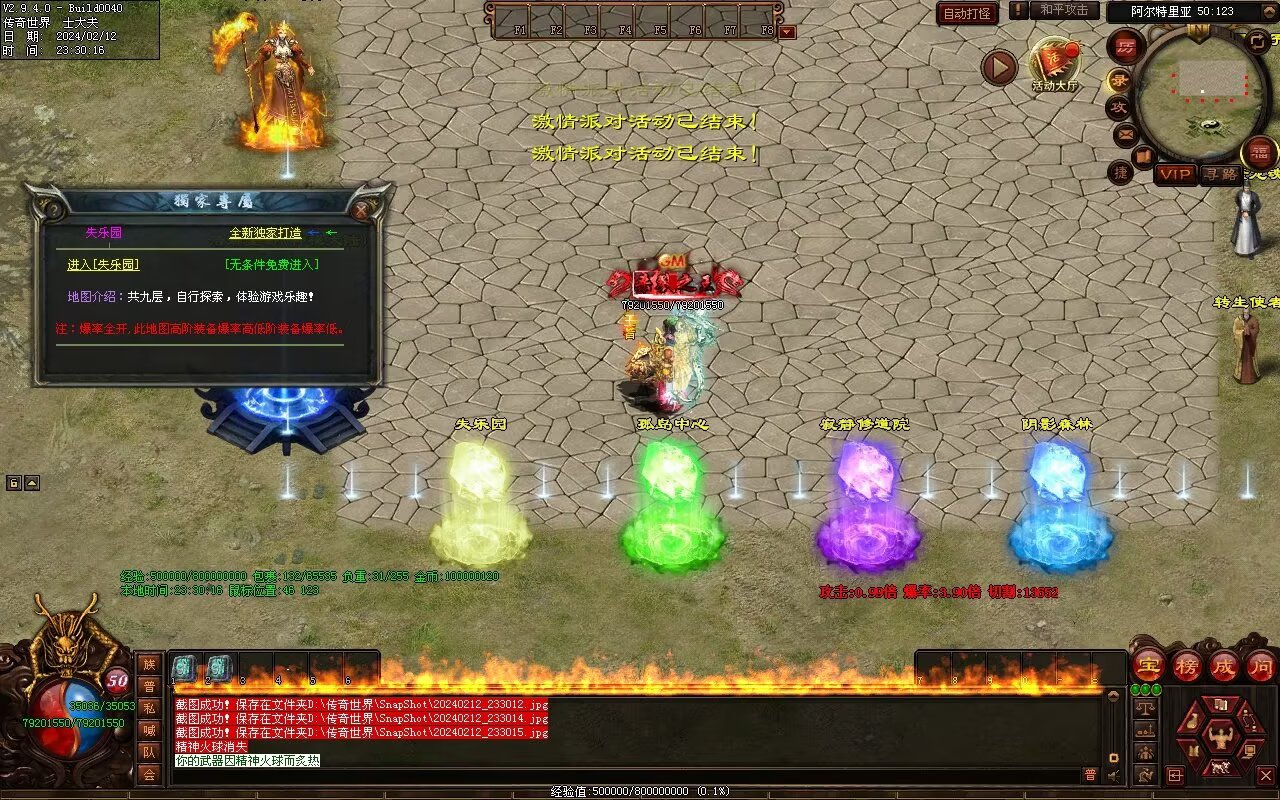The height and width of the screenshot is (800, 1280).
Task: Click the round play arrow button
Action: [998, 68]
